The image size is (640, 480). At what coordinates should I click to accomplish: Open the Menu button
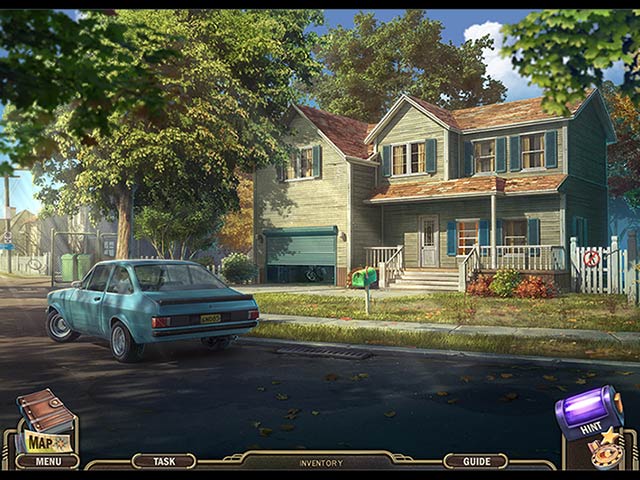[47, 462]
